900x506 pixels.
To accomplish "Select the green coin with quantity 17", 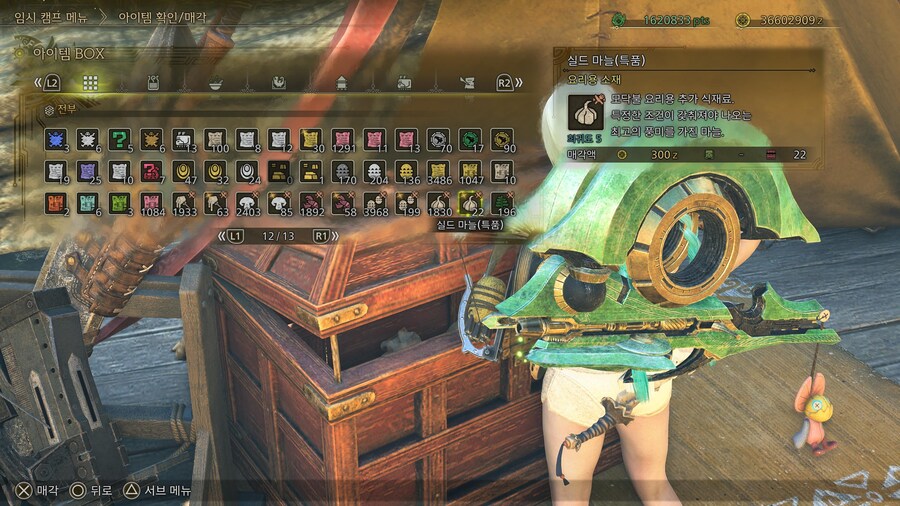I will coord(469,139).
